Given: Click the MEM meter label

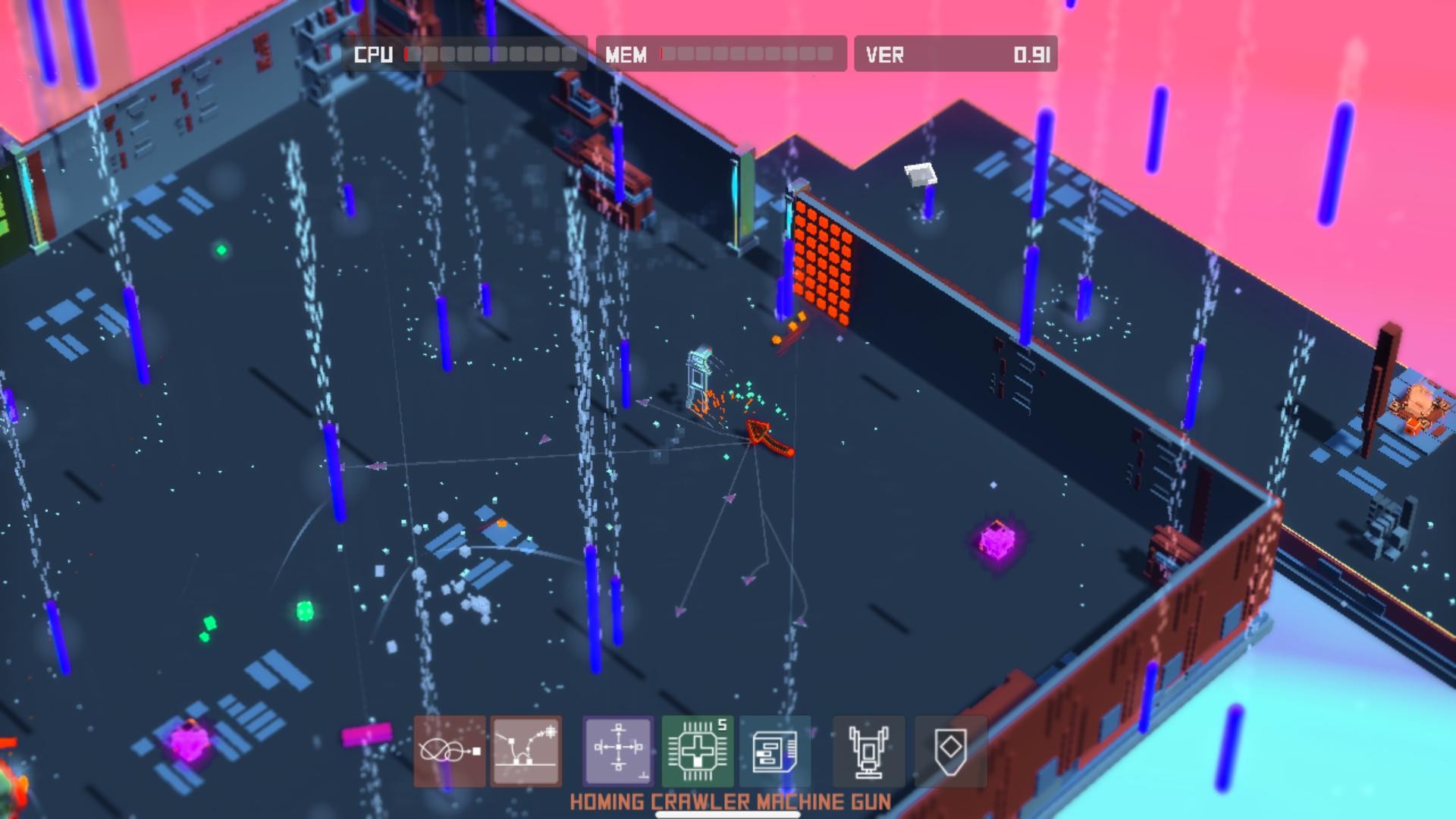Looking at the screenshot, I should click(x=626, y=54).
